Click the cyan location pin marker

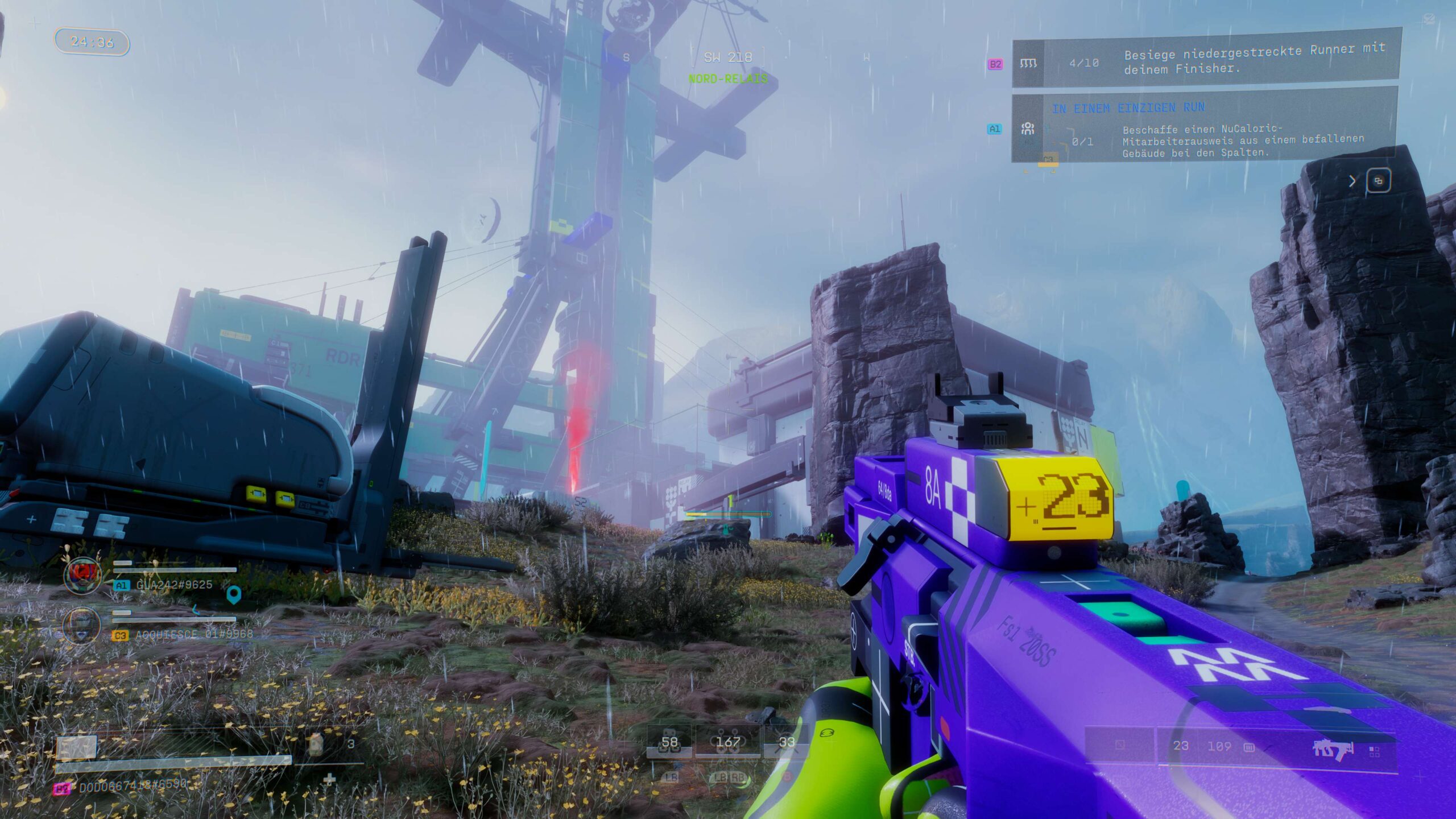(x=234, y=595)
